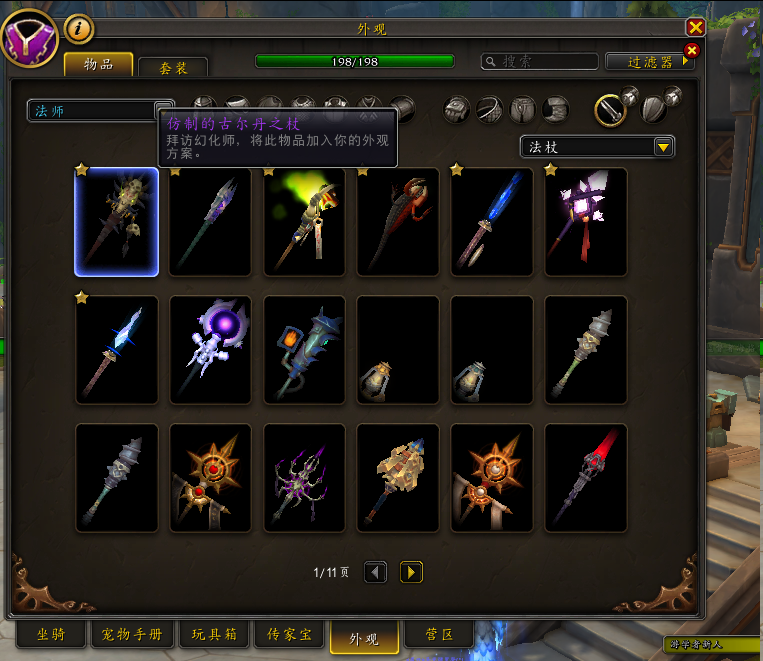
Task: Go to the previous appearance page
Action: [x=375, y=572]
